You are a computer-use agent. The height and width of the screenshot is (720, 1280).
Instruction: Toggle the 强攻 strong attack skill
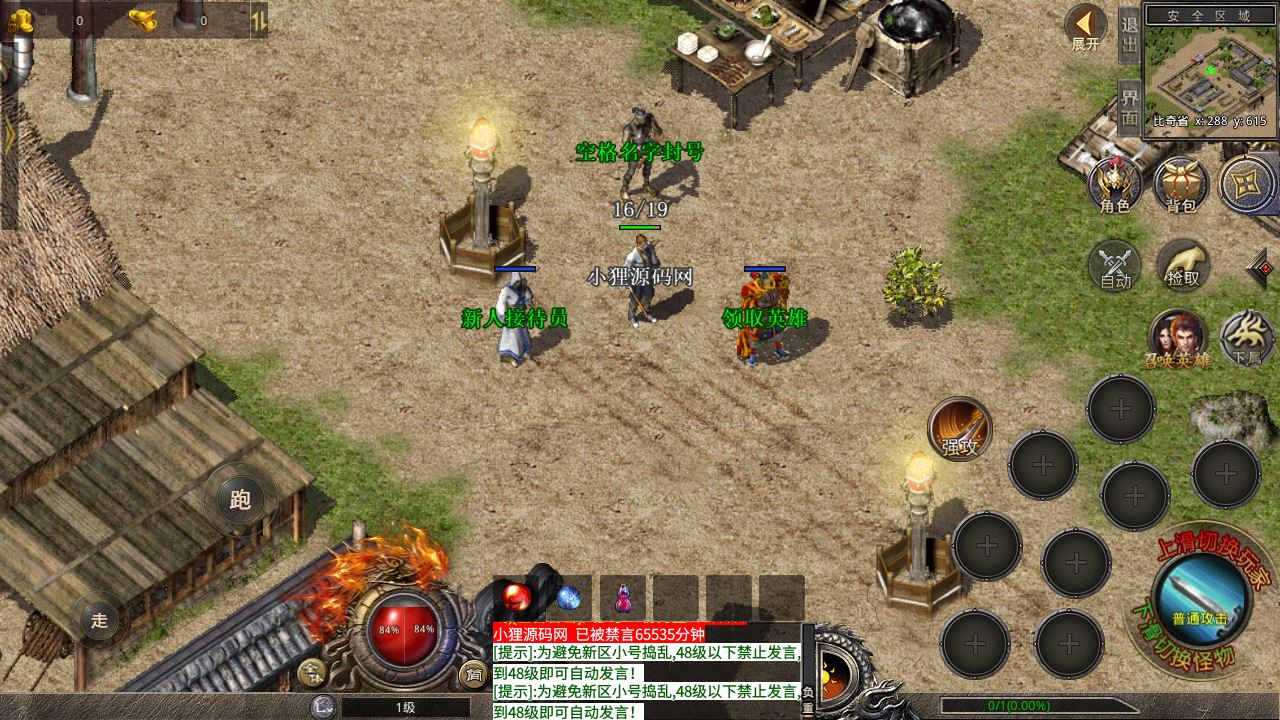[960, 428]
